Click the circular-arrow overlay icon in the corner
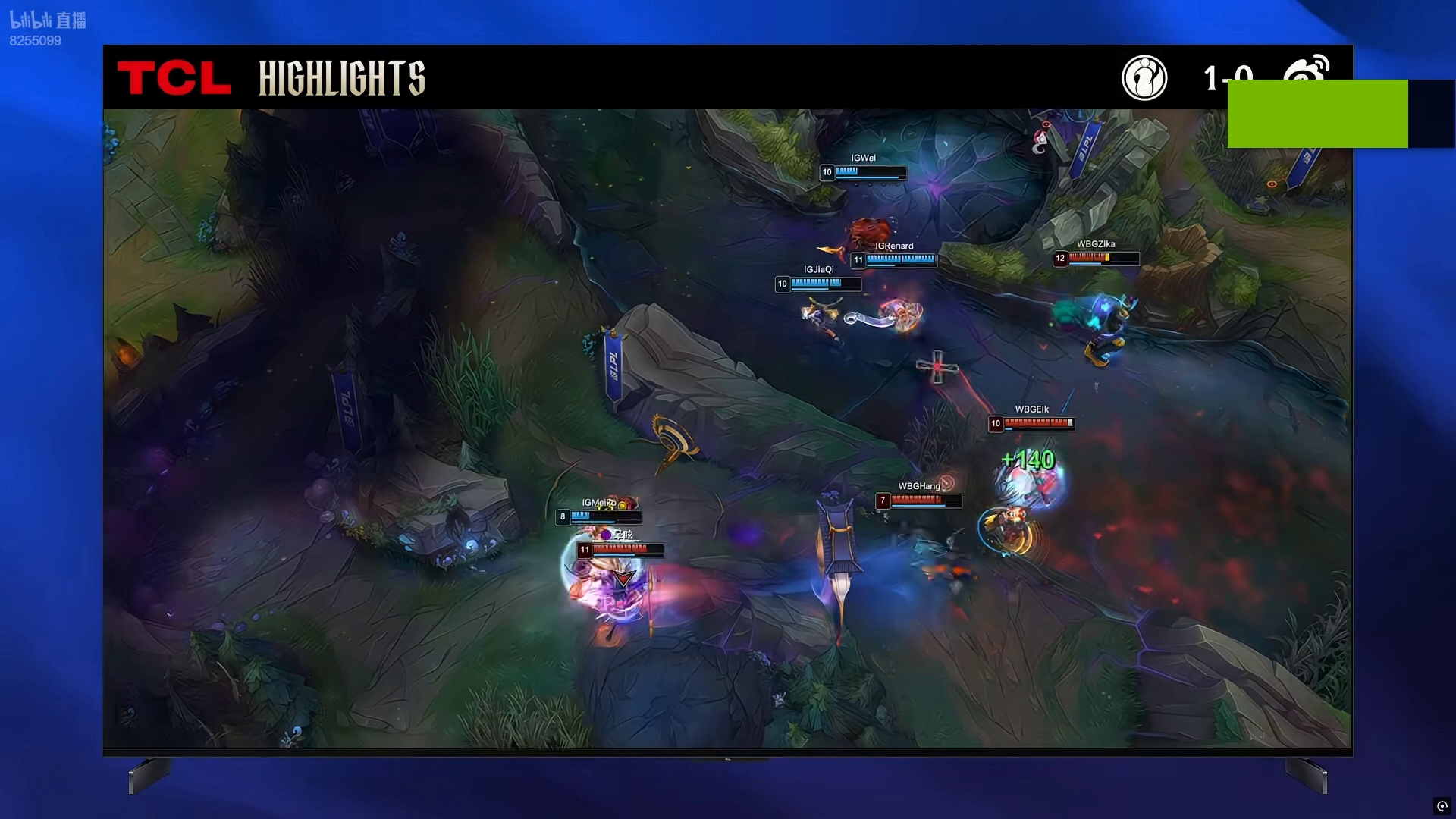 point(1442,806)
